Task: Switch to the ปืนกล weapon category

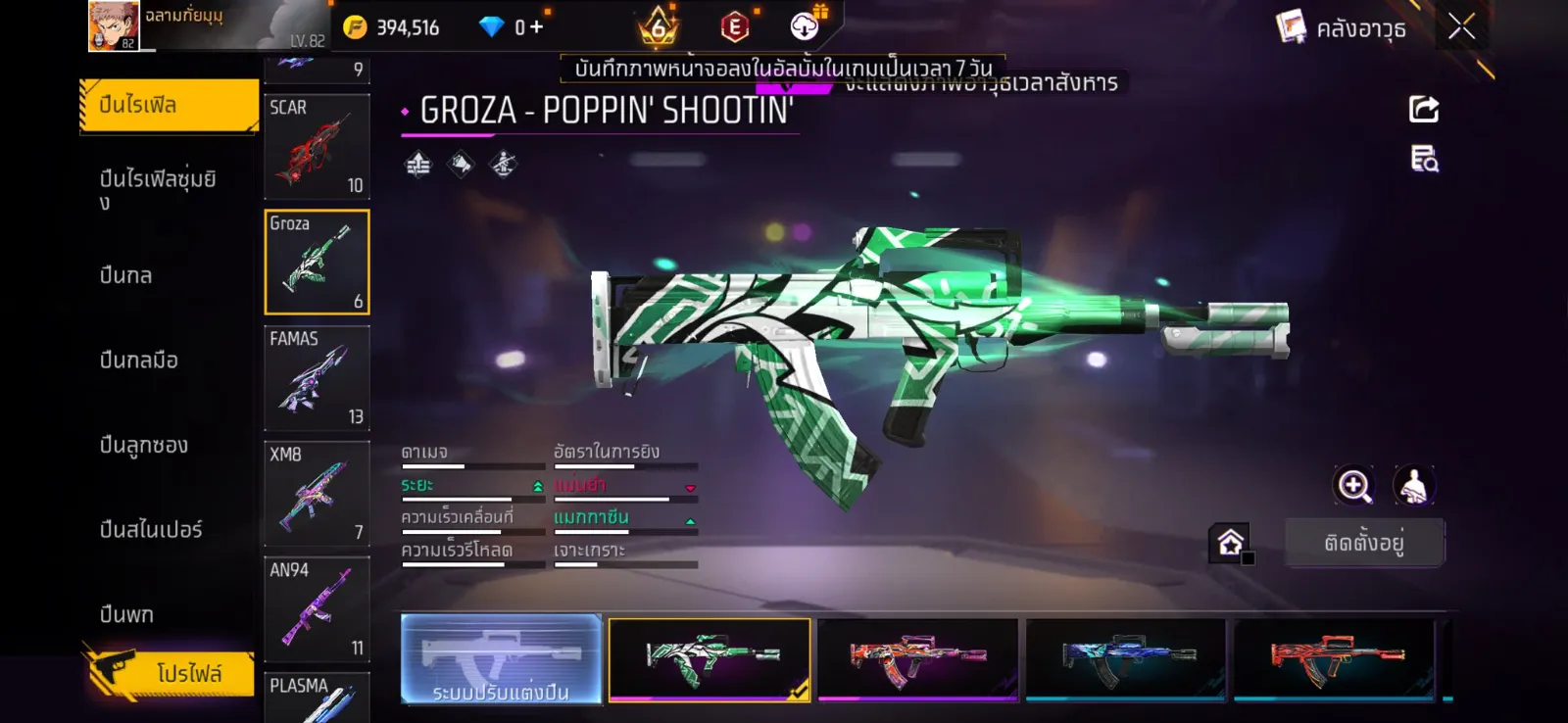Action: pos(127,275)
